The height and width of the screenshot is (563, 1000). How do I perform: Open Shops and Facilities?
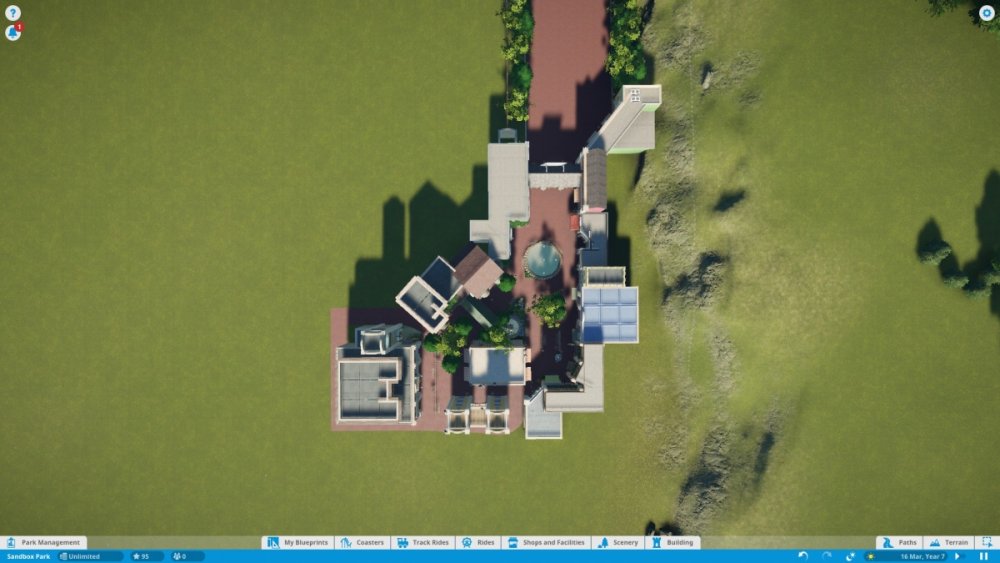coord(545,542)
